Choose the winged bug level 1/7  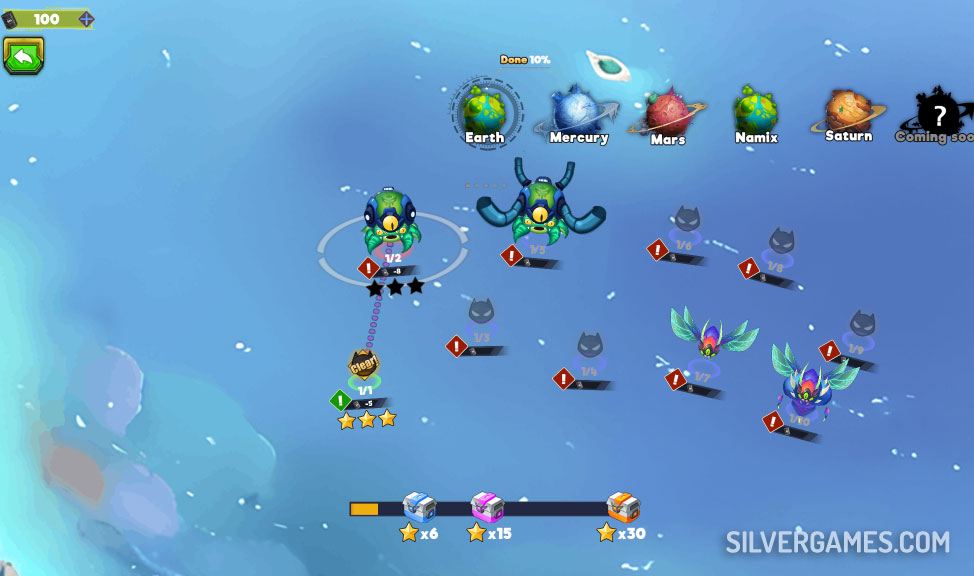[712, 340]
